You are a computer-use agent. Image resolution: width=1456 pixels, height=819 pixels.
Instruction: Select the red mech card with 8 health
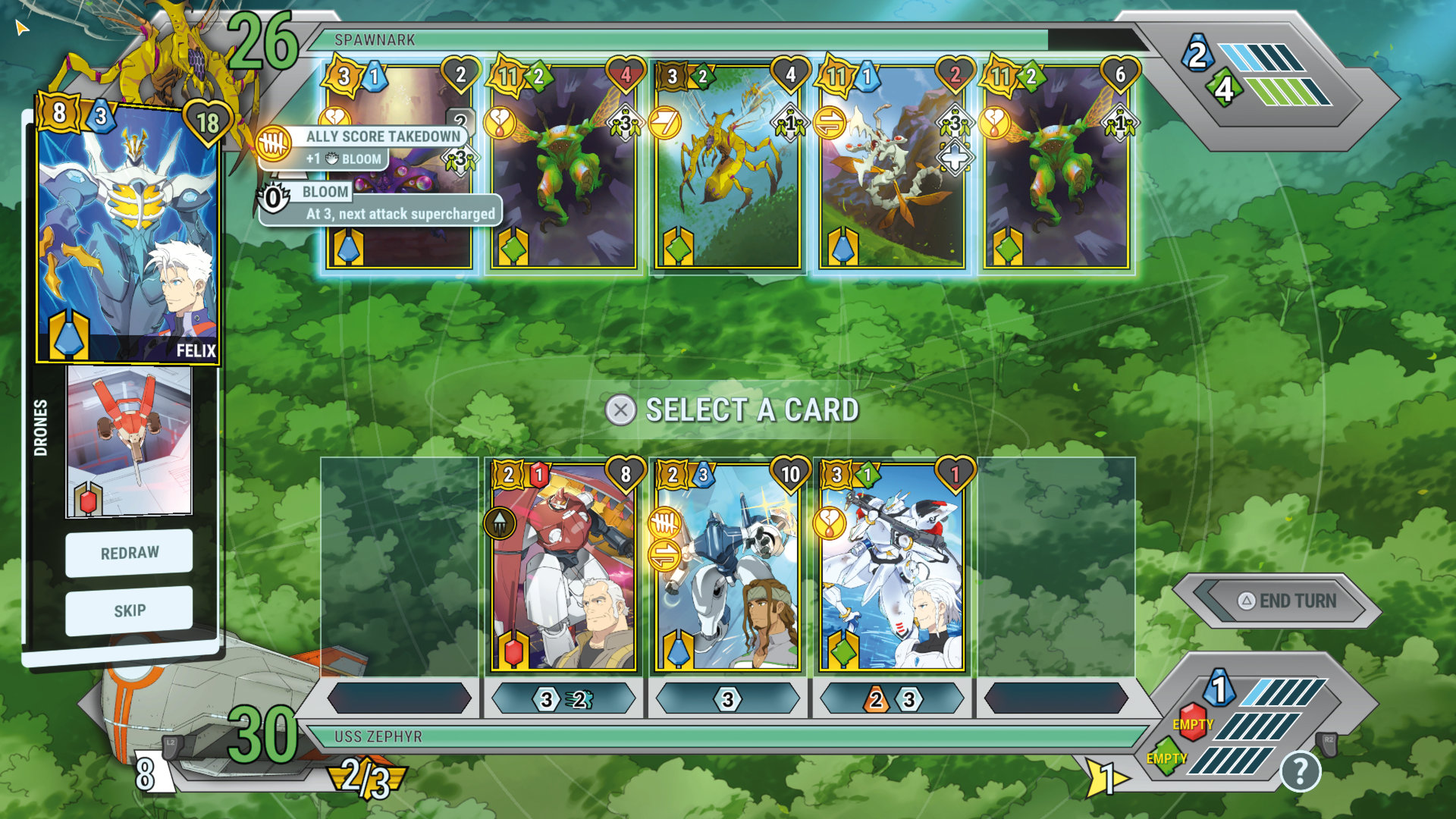[563, 569]
